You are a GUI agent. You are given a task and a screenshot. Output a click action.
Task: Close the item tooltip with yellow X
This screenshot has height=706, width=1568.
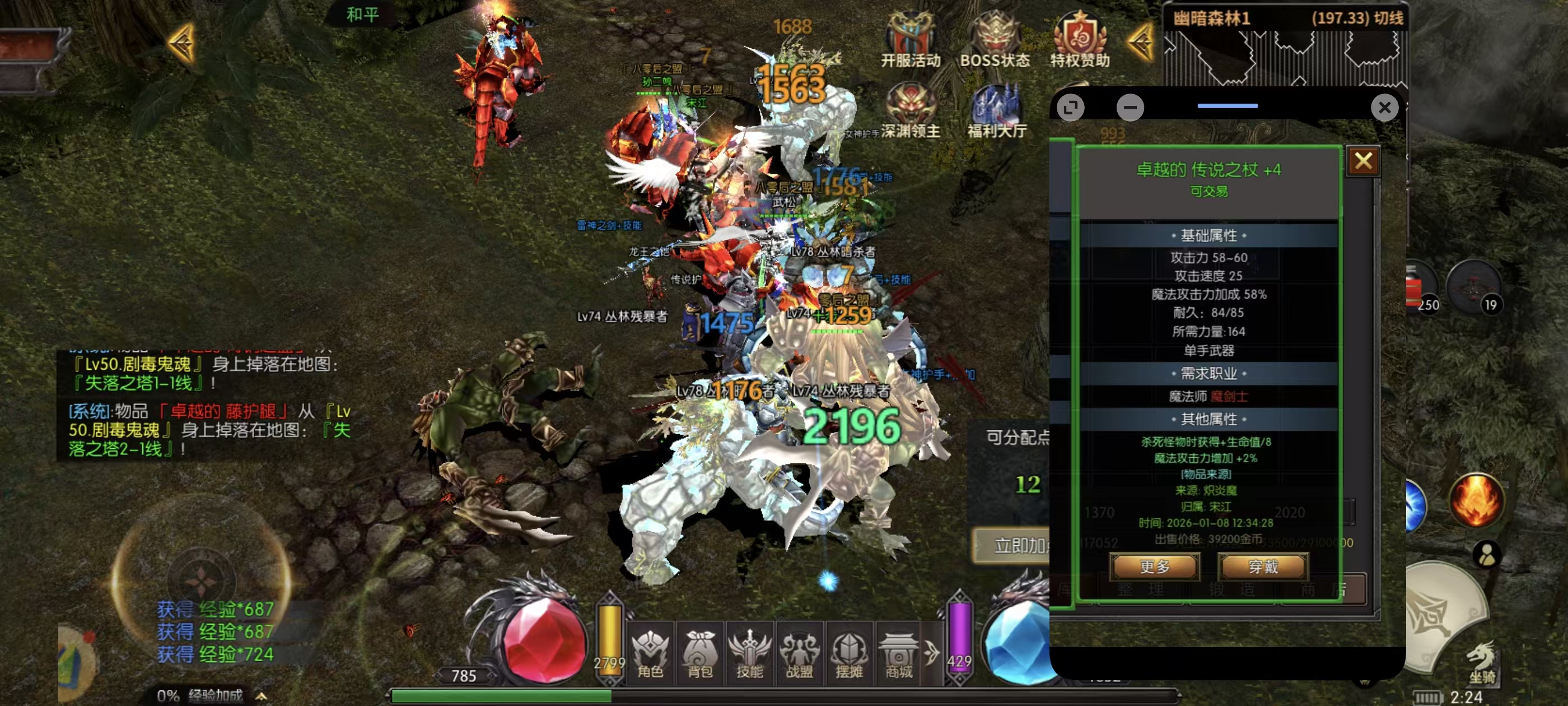[1363, 161]
